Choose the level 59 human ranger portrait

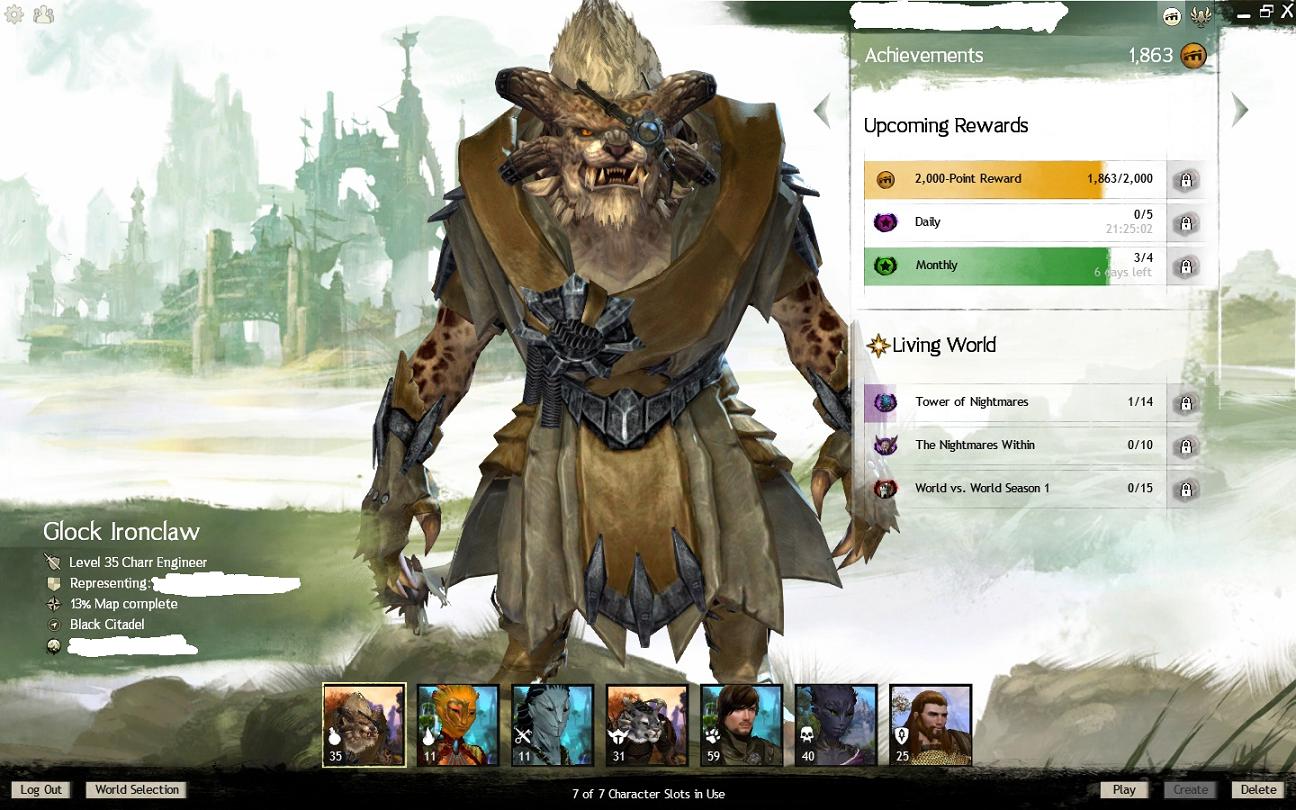(741, 725)
